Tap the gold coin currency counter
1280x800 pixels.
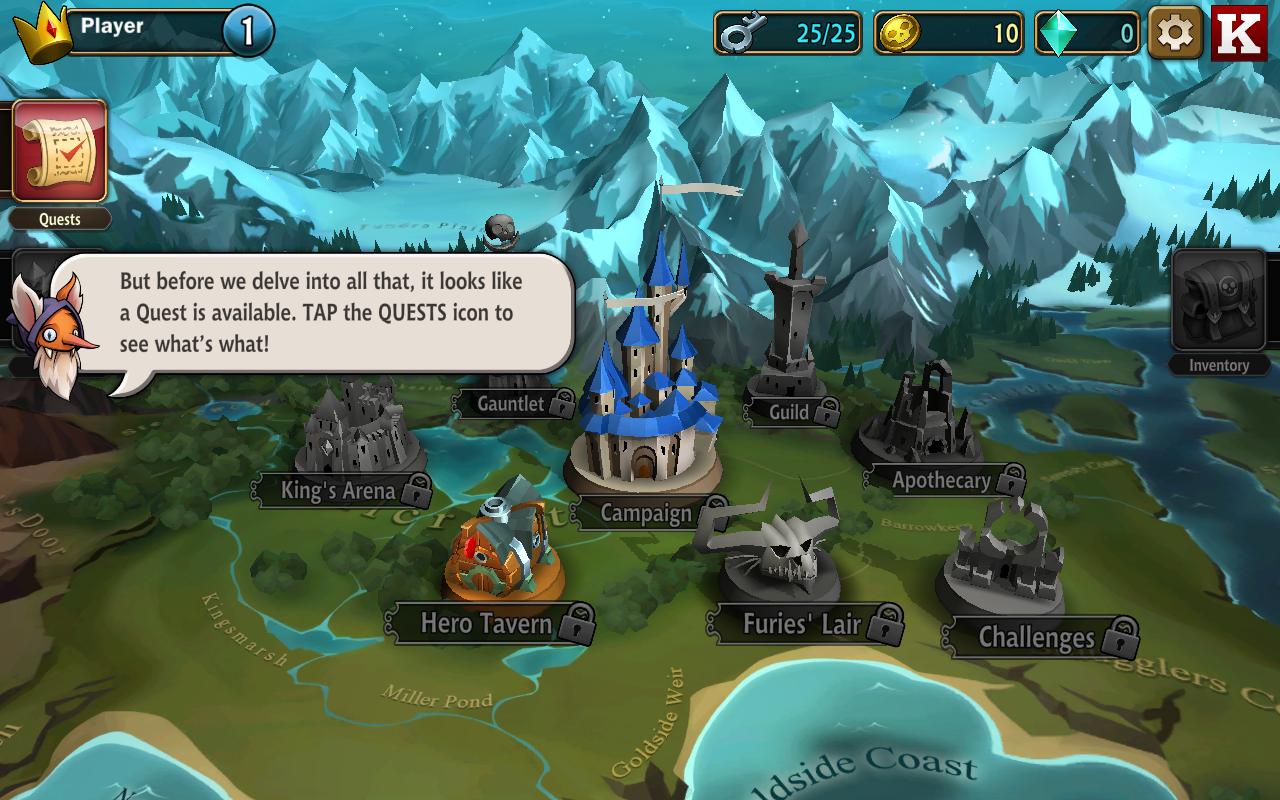click(x=948, y=34)
